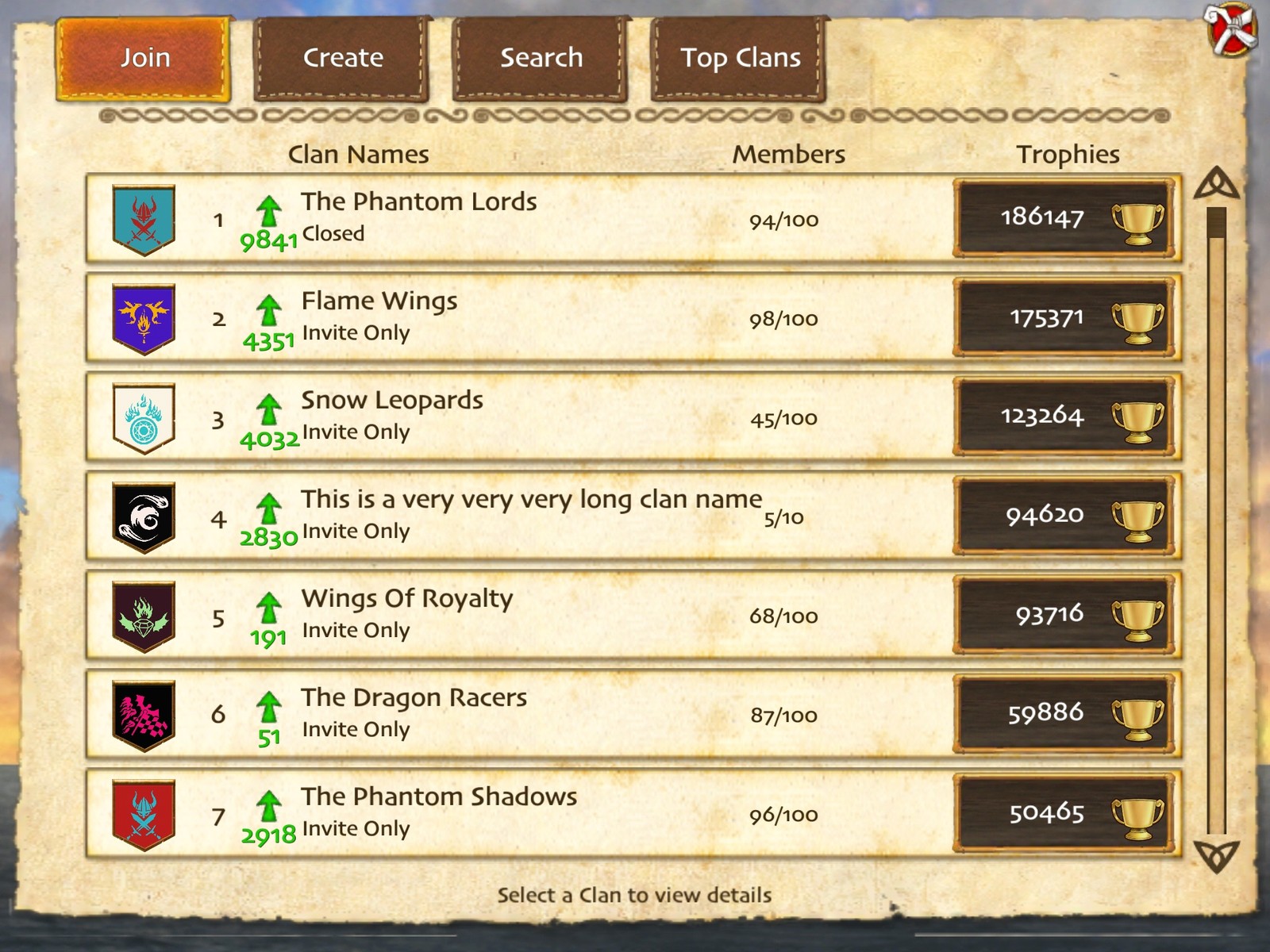The height and width of the screenshot is (952, 1270).
Task: Click the green rank arrow showing 9841
Action: pos(270,222)
